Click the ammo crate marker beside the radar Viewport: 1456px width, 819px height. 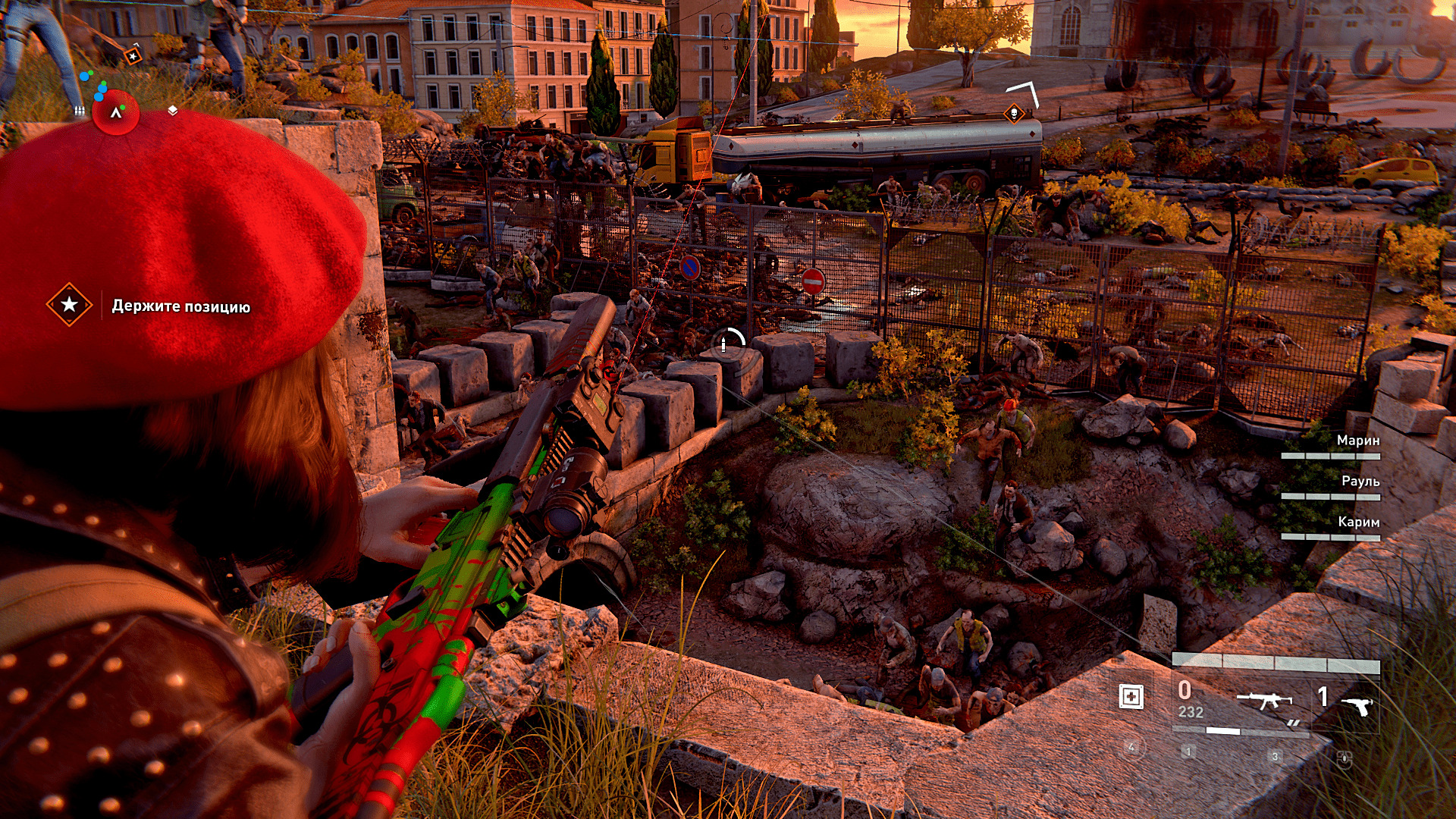pyautogui.click(x=79, y=111)
